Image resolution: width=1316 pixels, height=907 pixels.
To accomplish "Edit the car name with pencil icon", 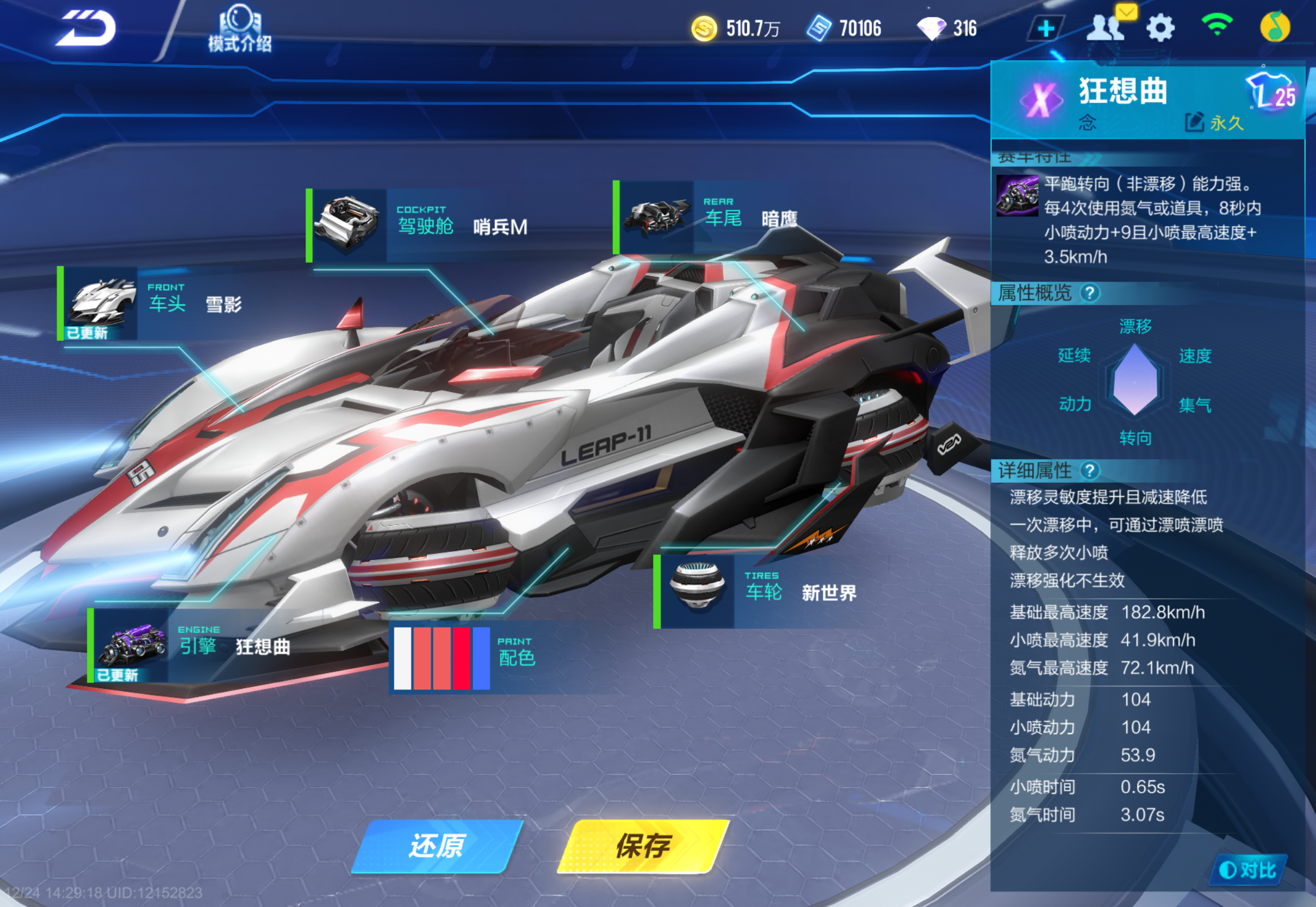I will click(x=1194, y=122).
